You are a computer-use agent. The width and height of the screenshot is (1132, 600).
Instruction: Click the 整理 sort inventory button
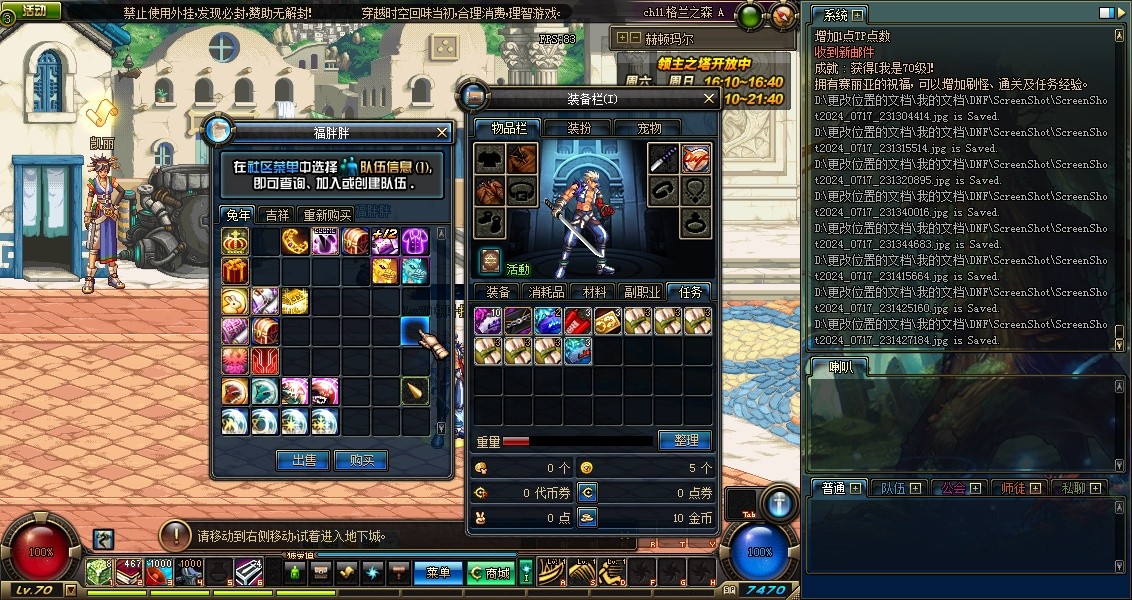click(x=685, y=440)
